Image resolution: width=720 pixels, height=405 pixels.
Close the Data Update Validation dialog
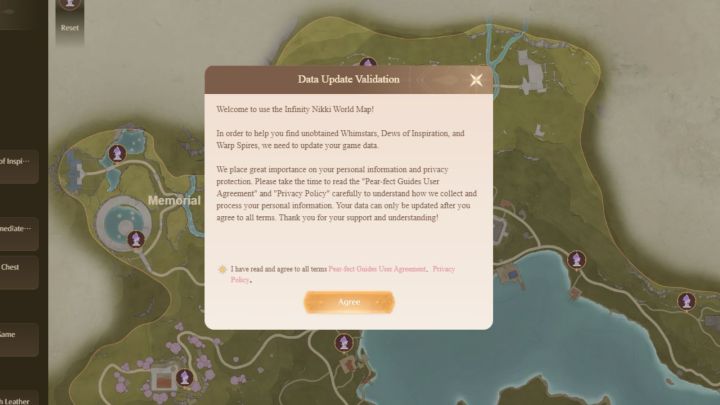[x=476, y=80]
